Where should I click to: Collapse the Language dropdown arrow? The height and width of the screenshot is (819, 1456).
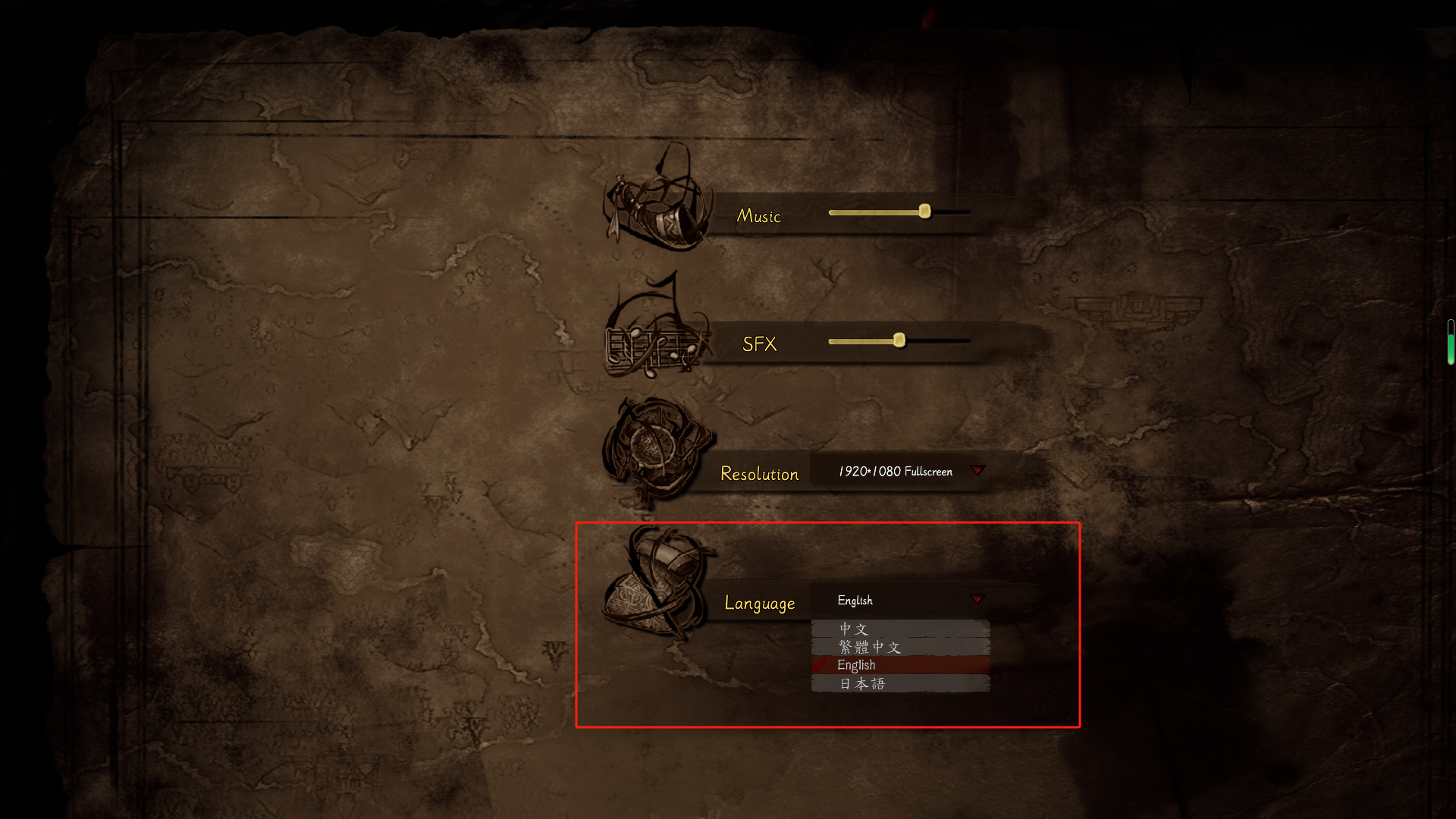click(x=978, y=599)
